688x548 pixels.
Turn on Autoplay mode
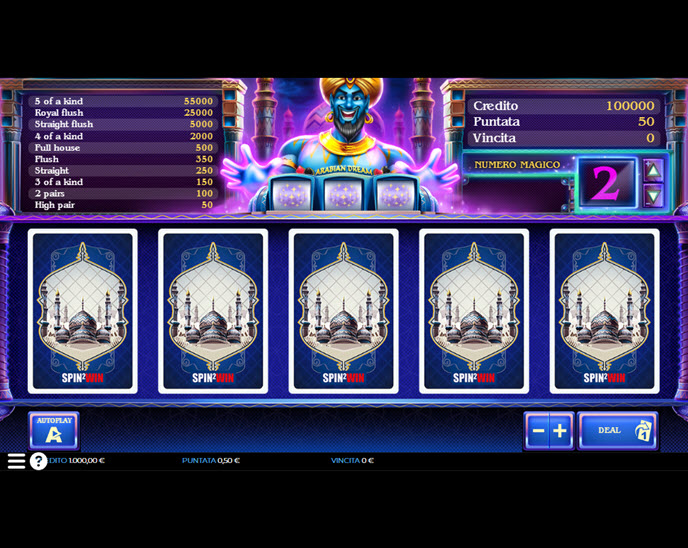pos(54,431)
